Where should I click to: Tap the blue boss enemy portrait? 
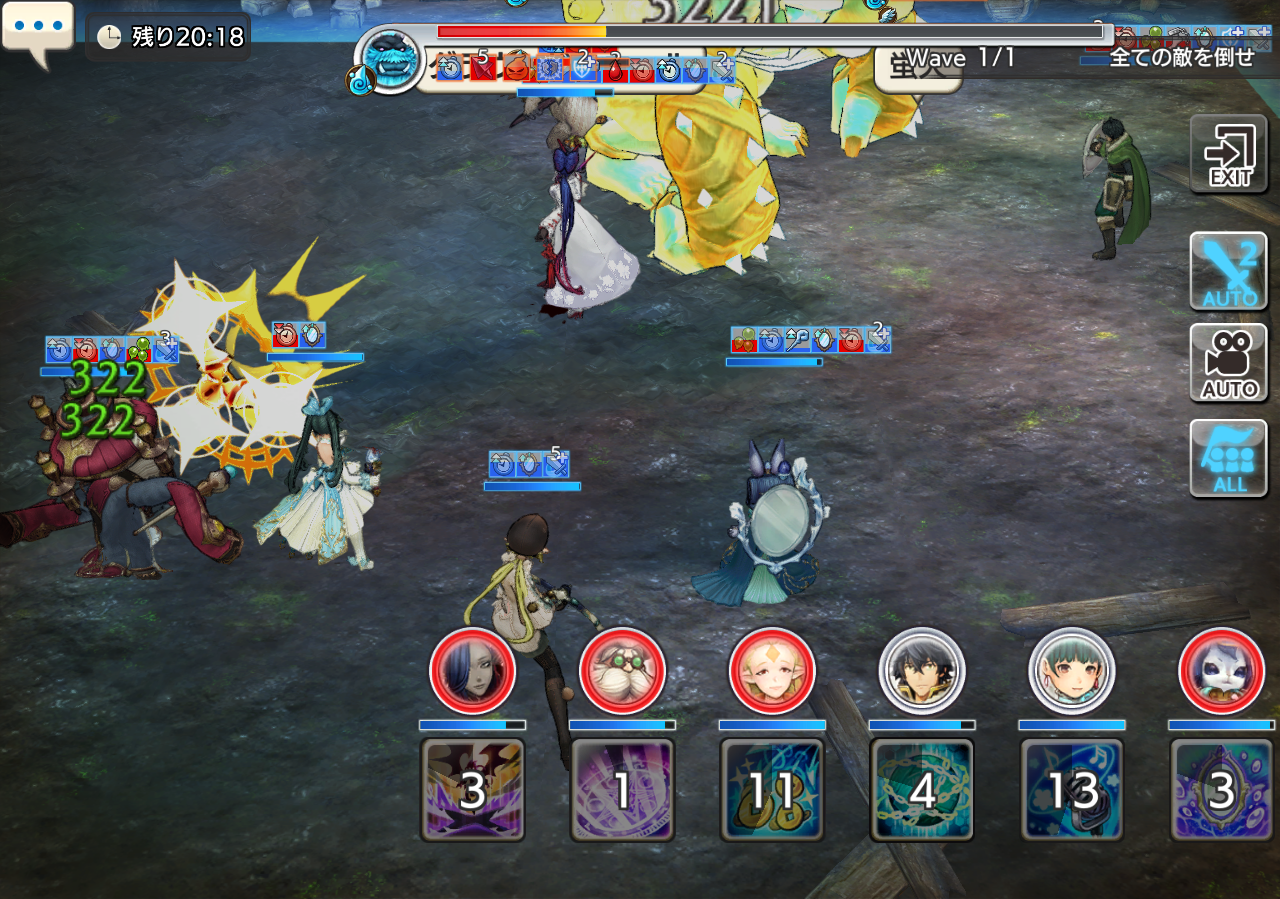click(389, 60)
